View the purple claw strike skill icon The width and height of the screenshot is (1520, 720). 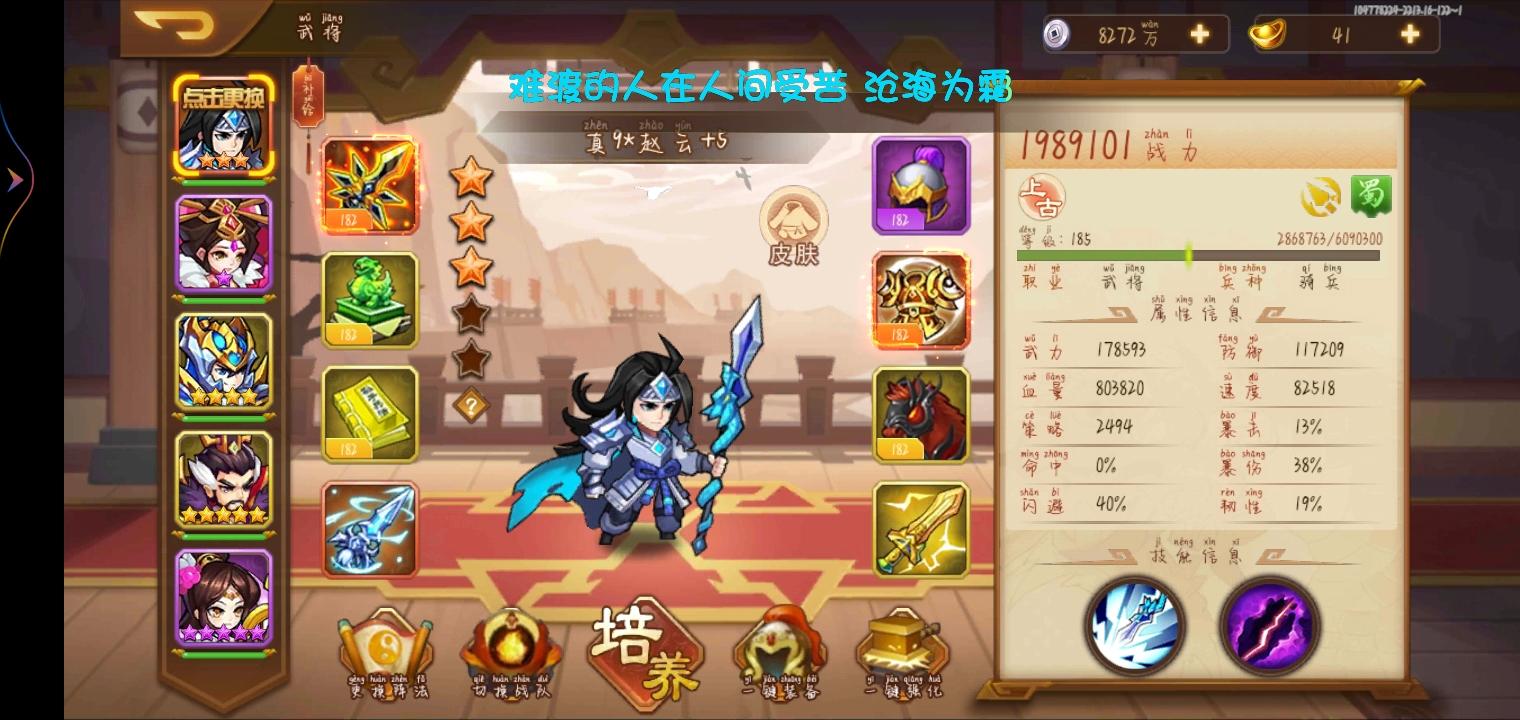(x=1268, y=628)
